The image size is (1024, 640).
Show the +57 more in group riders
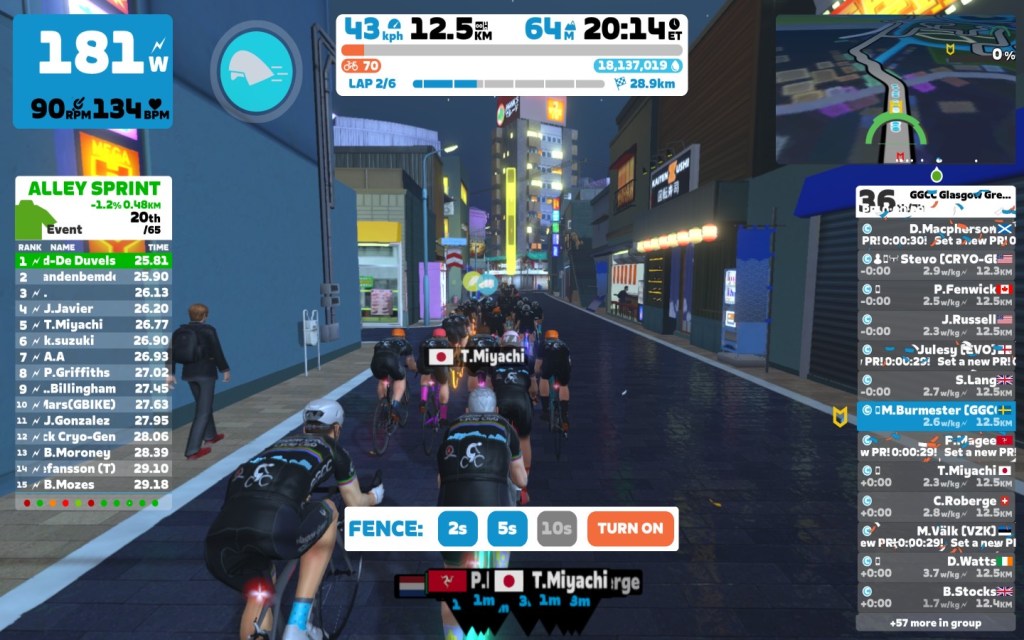(x=936, y=623)
